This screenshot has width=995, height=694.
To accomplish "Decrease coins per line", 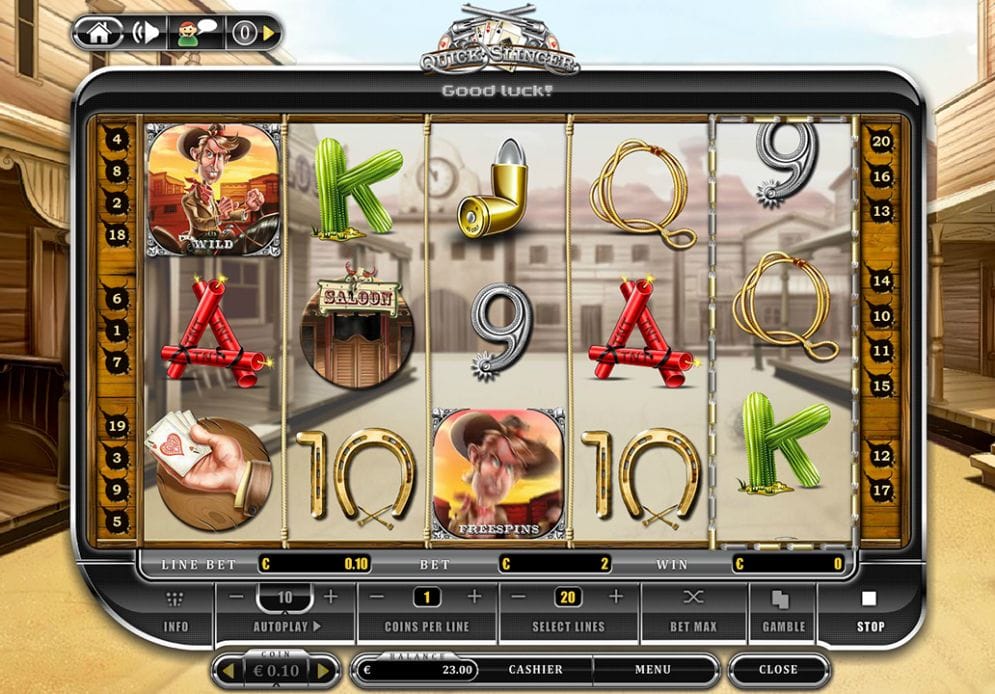I will pyautogui.click(x=378, y=597).
